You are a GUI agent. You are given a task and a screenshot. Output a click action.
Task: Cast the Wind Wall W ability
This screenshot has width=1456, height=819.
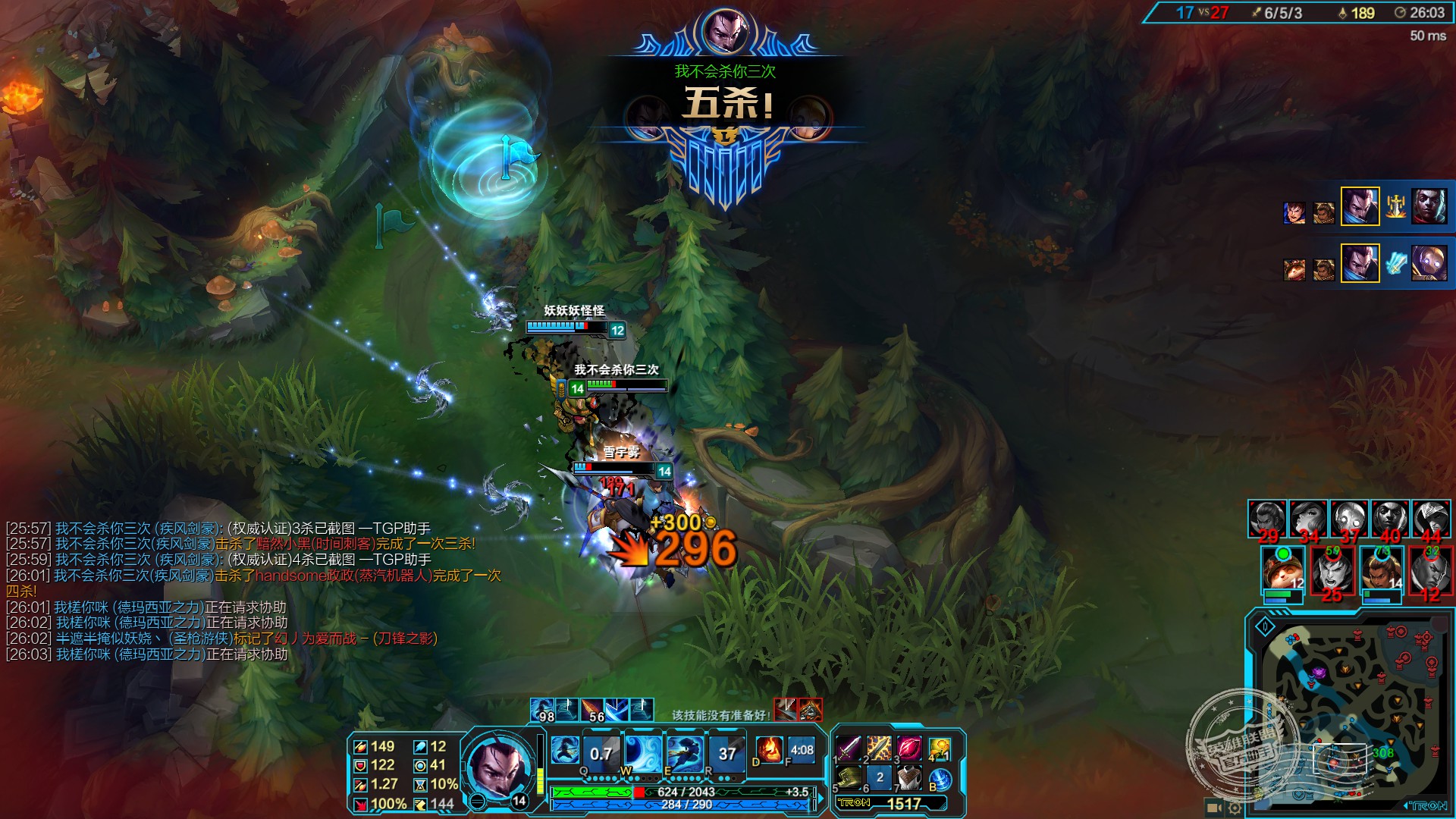(642, 752)
